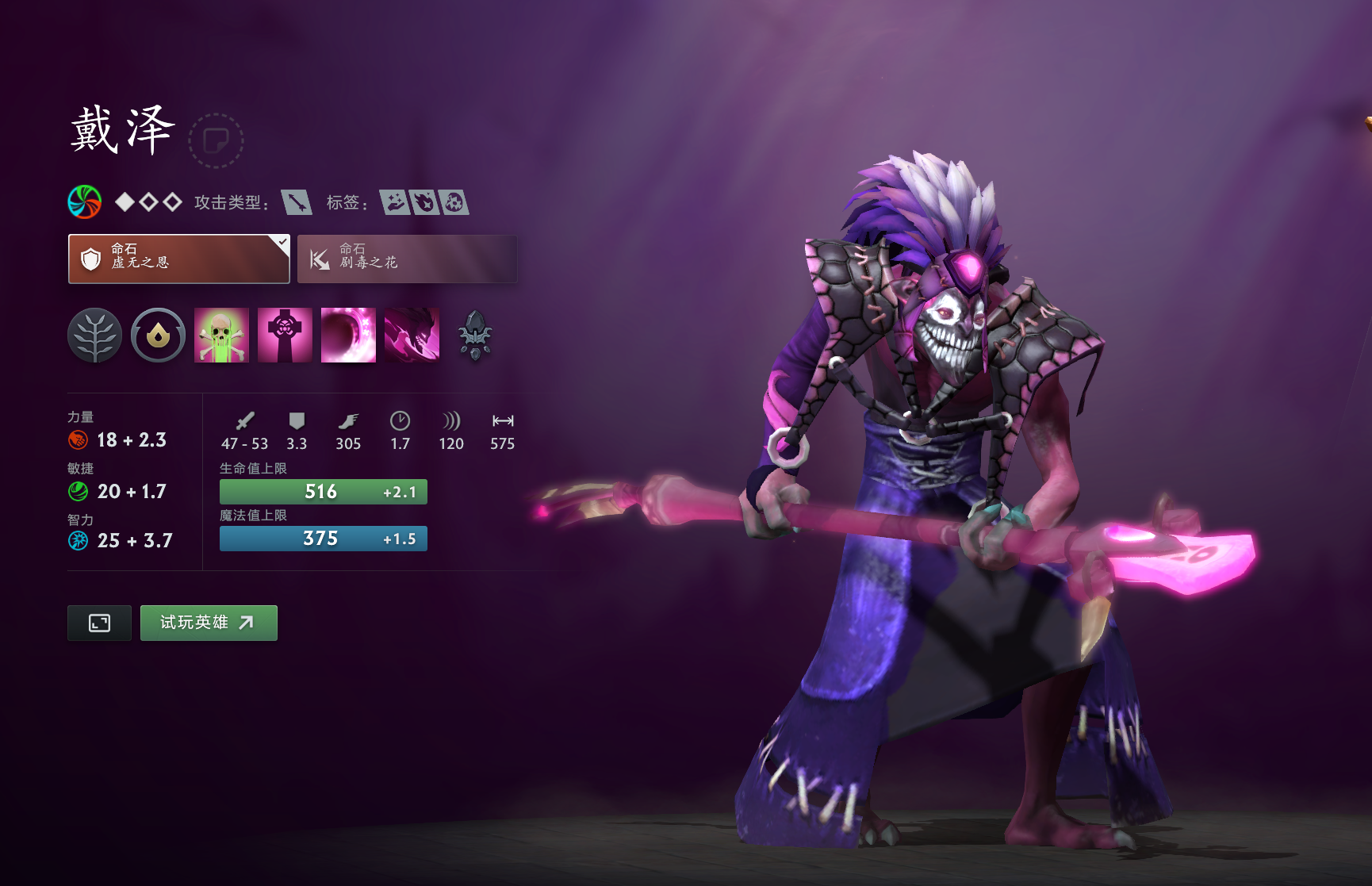
Task: Click the attack type icon after 攻击类型
Action: tap(297, 202)
